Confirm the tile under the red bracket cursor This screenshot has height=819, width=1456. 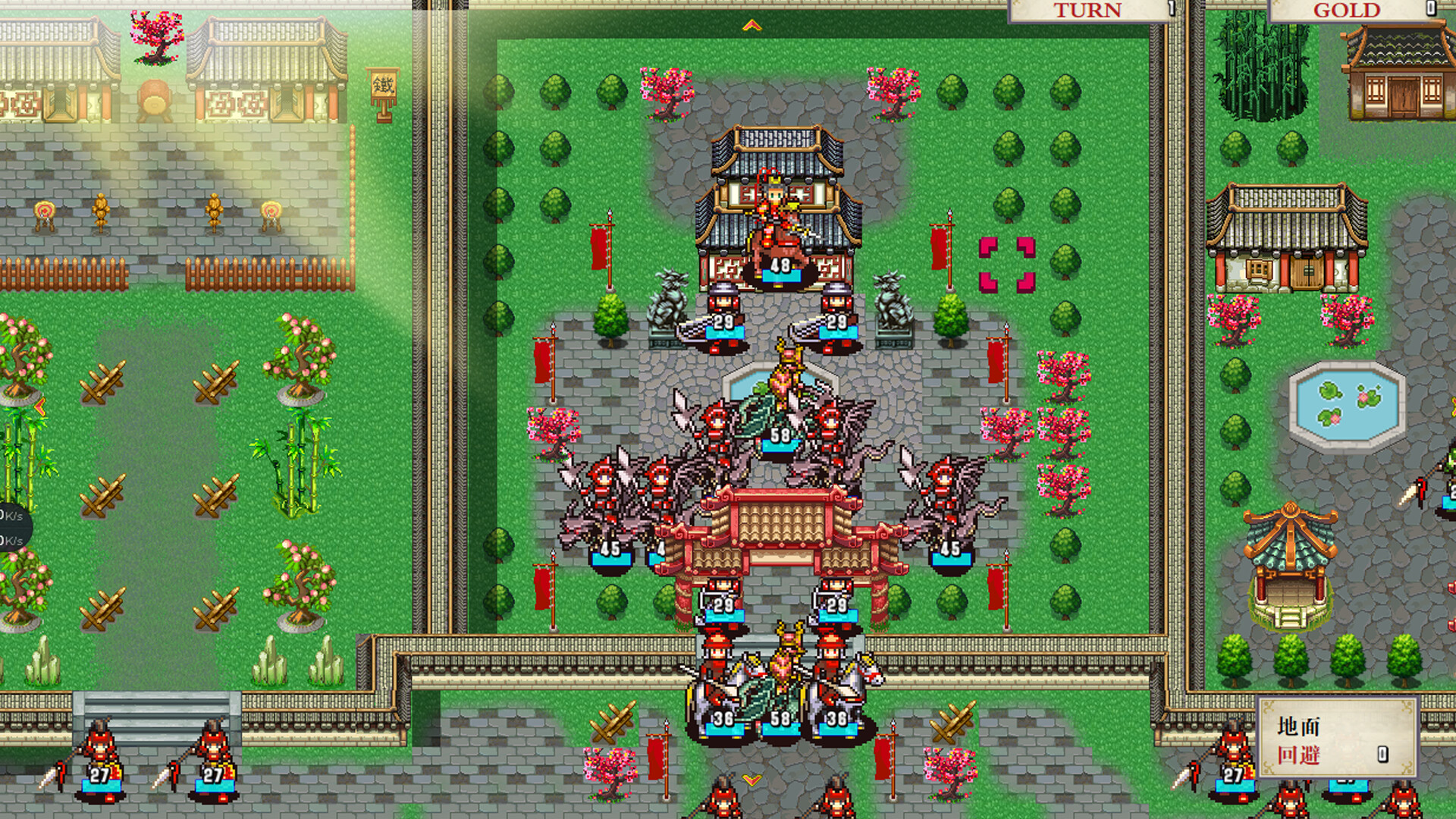click(x=1006, y=265)
